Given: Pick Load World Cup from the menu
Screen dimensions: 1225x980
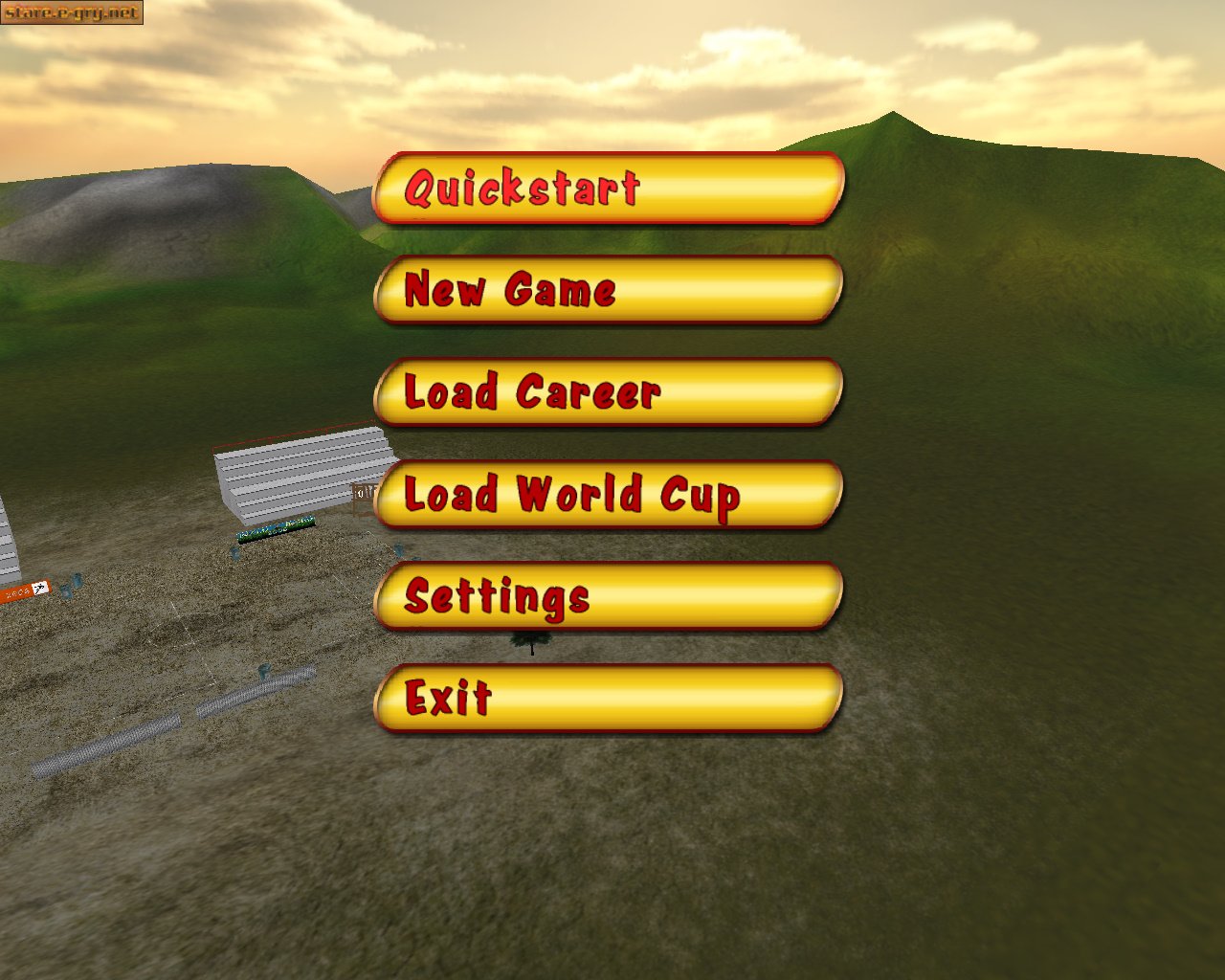Looking at the screenshot, I should click(610, 496).
